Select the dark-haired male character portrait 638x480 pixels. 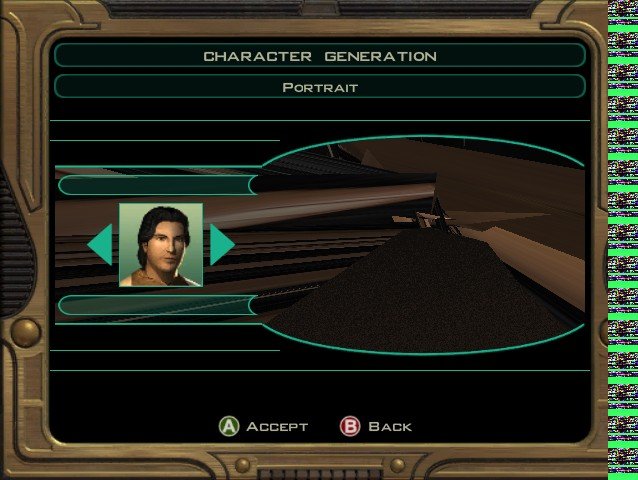click(x=161, y=244)
